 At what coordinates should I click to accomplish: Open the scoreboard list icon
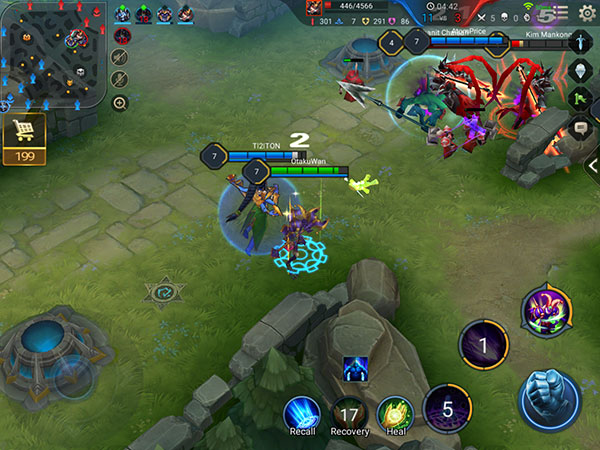pos(561,12)
